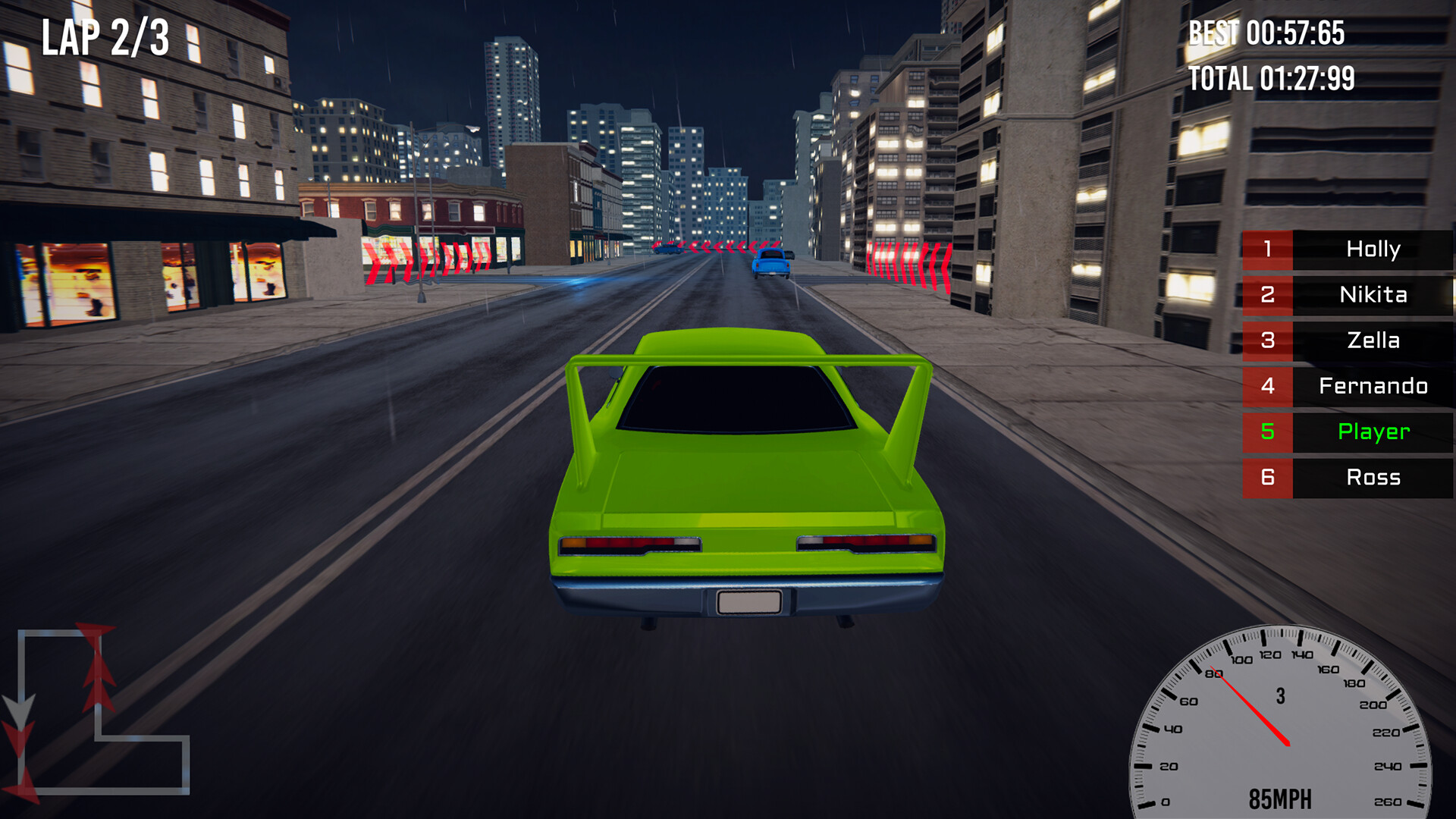1456x819 pixels.
Task: Click Zella in the position list
Action: (1373, 341)
